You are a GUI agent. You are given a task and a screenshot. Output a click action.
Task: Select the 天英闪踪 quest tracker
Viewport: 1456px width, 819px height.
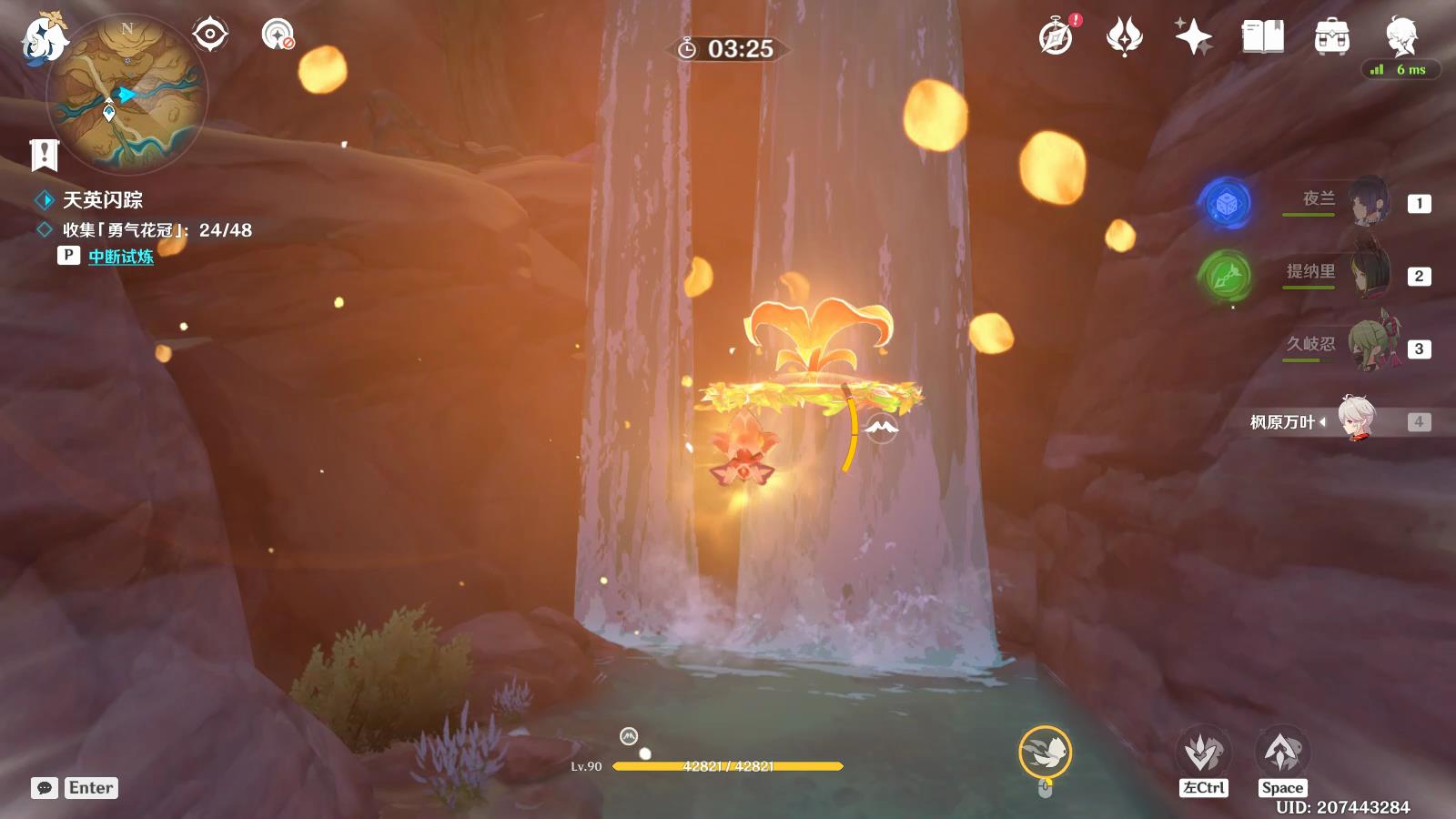click(x=102, y=200)
